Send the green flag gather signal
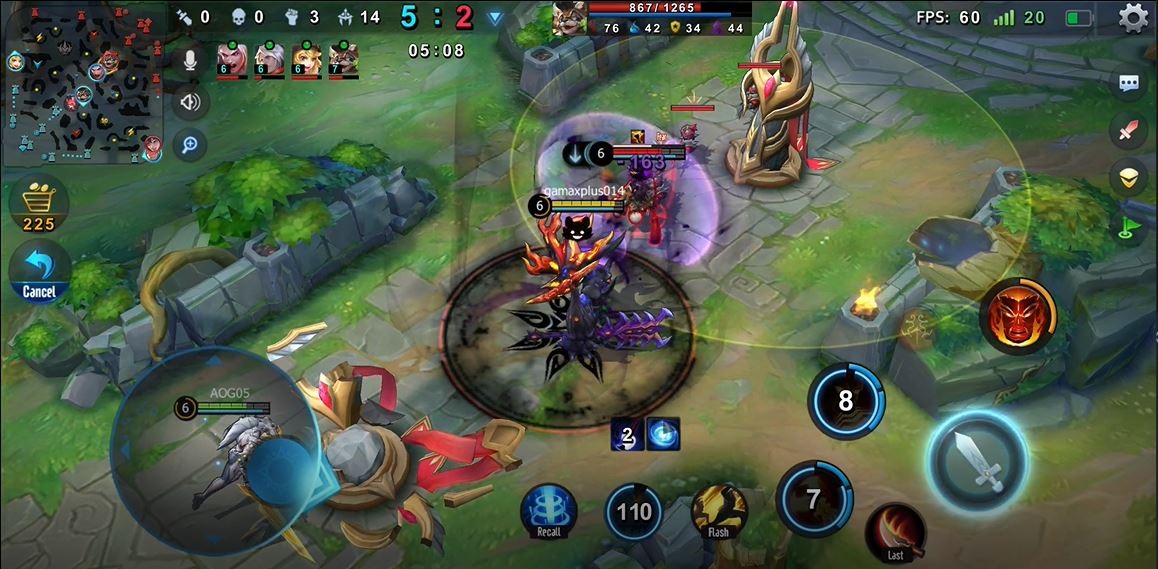Image resolution: width=1158 pixels, height=569 pixels. click(1129, 225)
